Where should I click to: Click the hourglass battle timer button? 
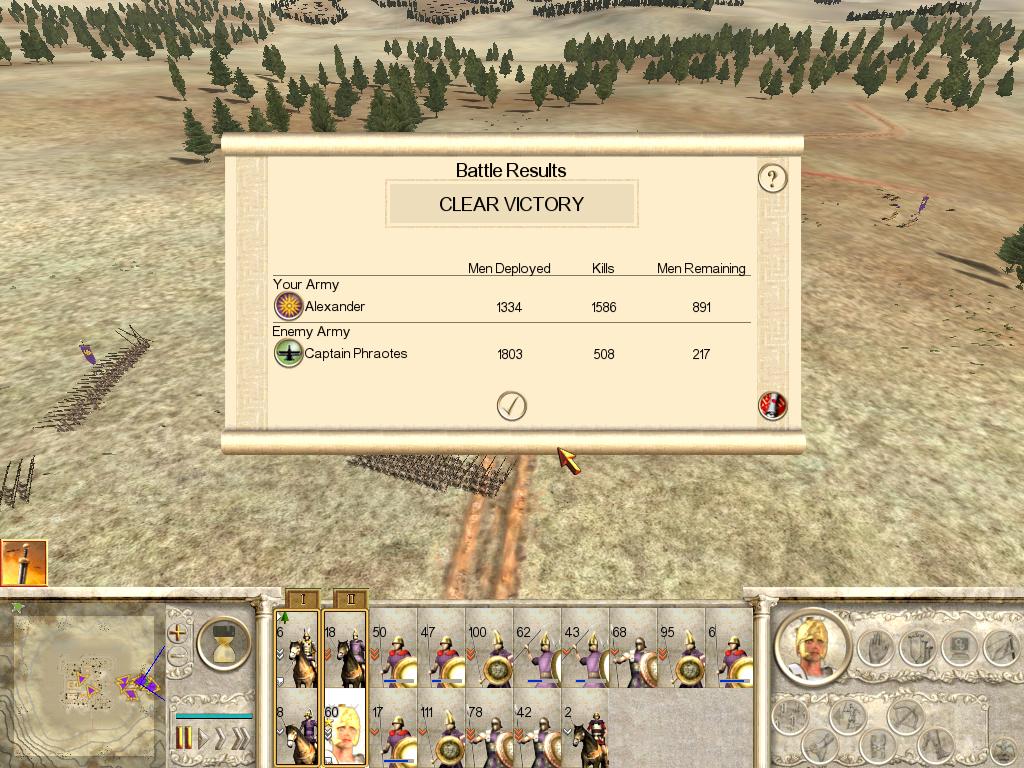pyautogui.click(x=224, y=643)
